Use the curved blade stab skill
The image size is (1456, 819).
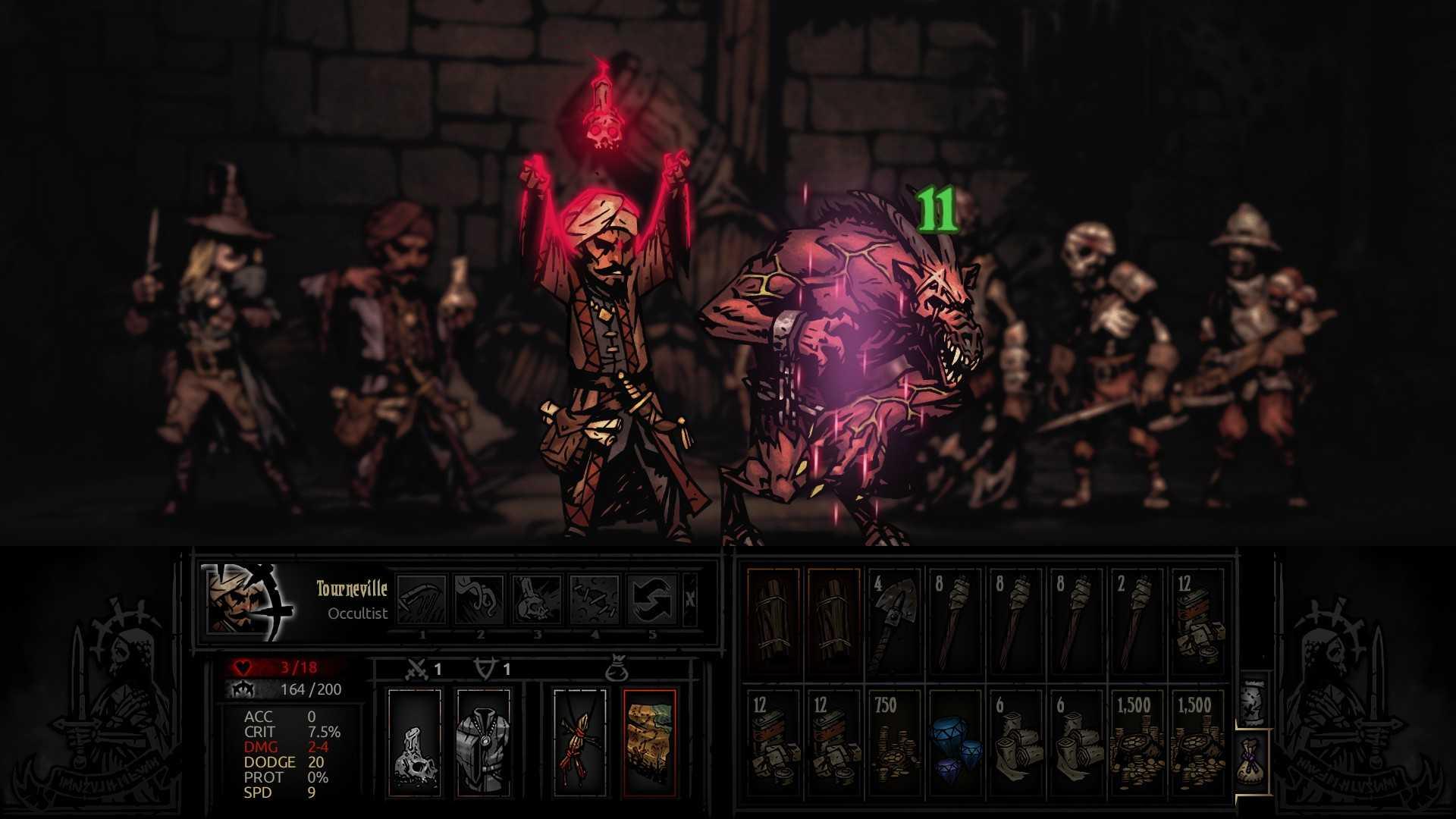[422, 599]
